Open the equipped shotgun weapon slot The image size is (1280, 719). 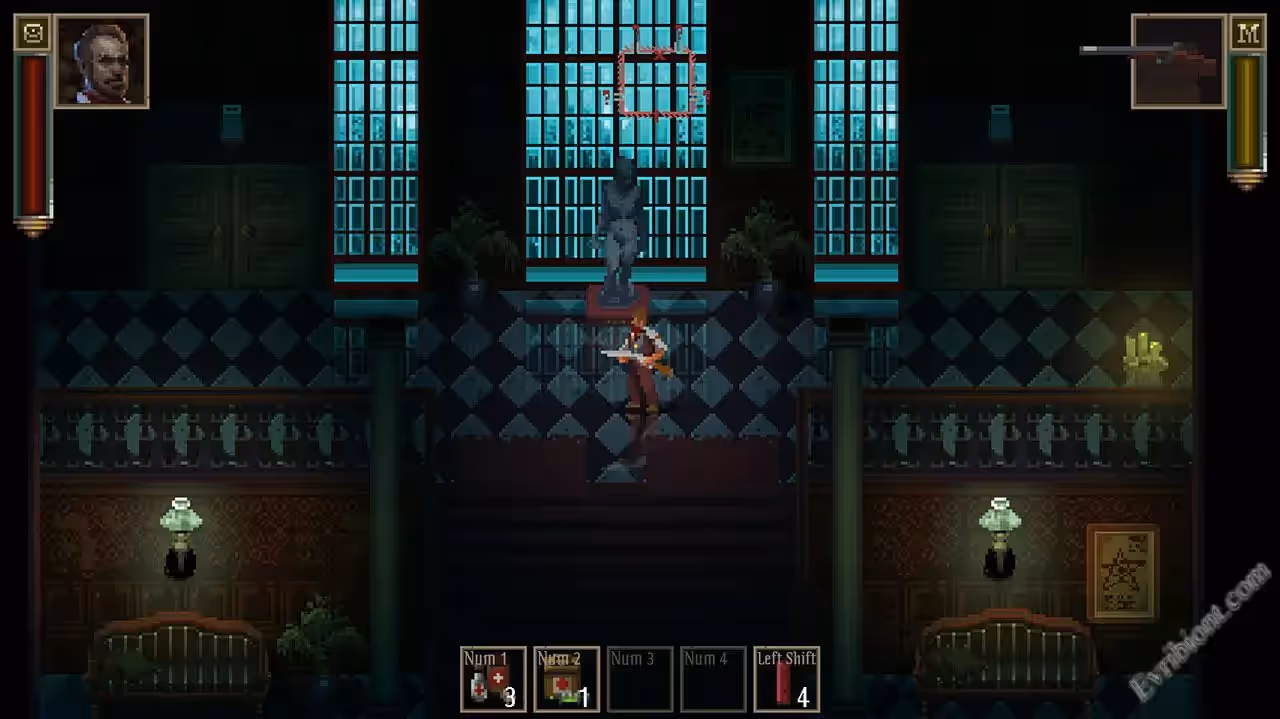[x=1178, y=61]
